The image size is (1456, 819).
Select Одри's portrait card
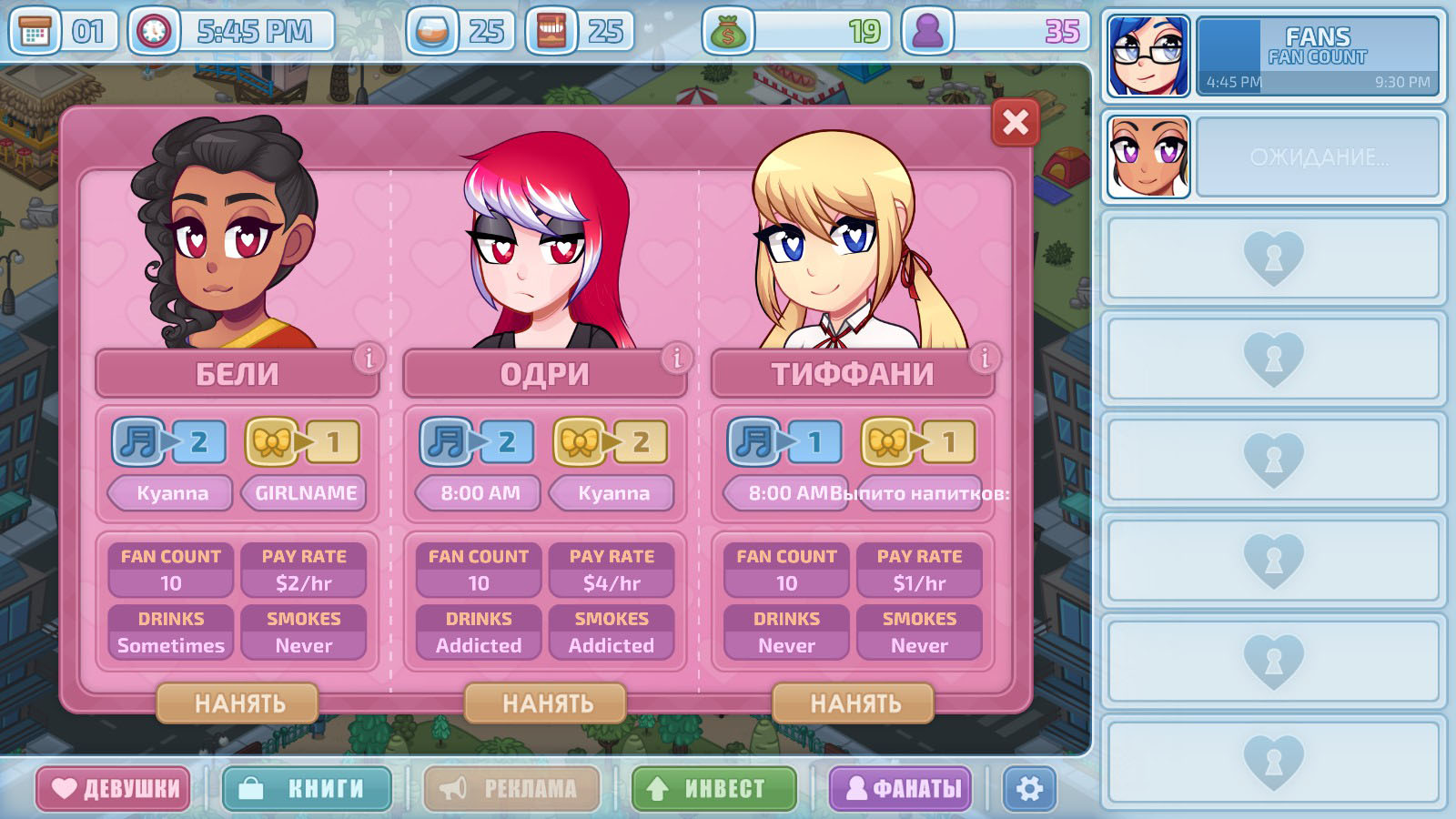coord(544,246)
